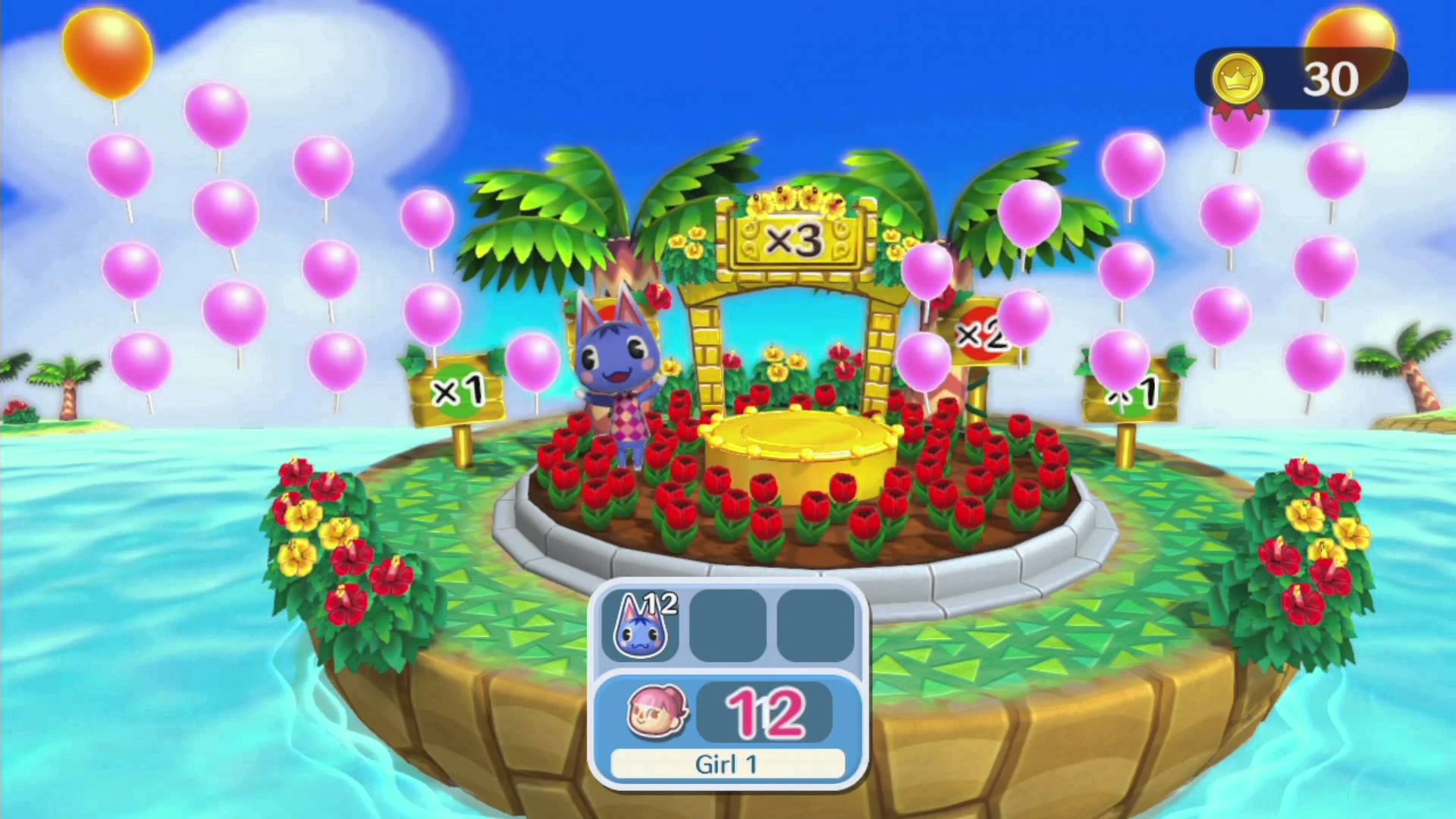Expand the first empty score slot

point(726,626)
